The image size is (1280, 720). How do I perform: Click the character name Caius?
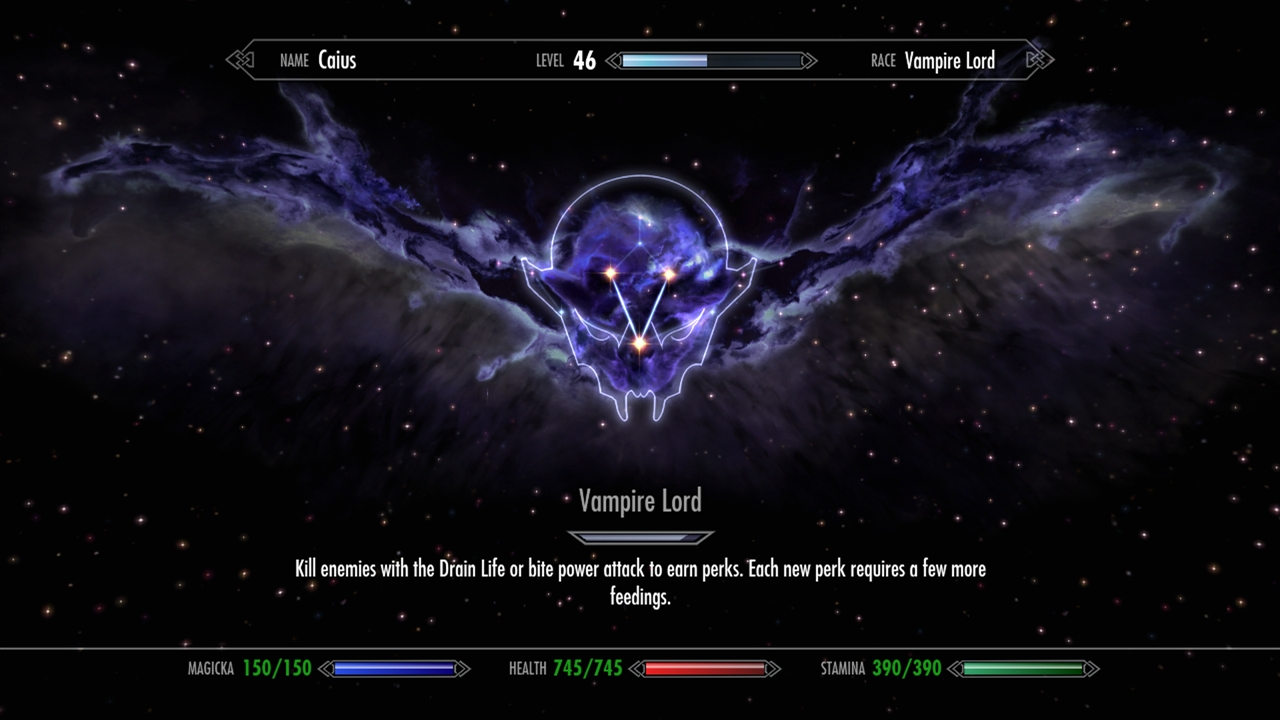point(338,60)
